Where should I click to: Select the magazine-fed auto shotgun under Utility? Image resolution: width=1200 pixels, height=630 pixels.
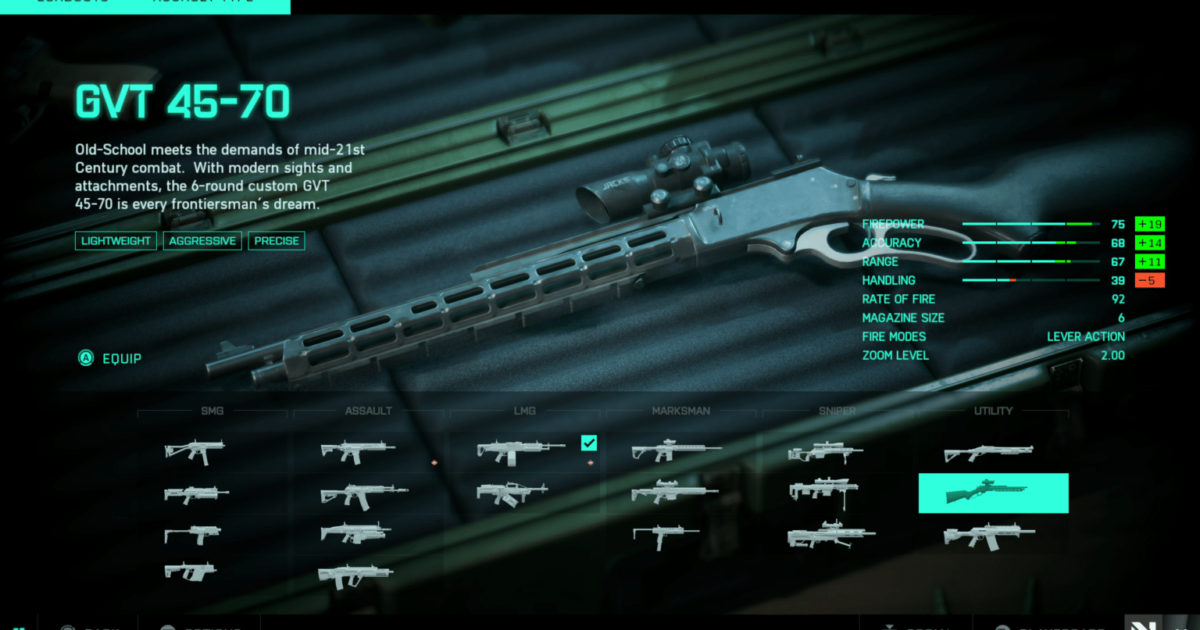coord(988,536)
